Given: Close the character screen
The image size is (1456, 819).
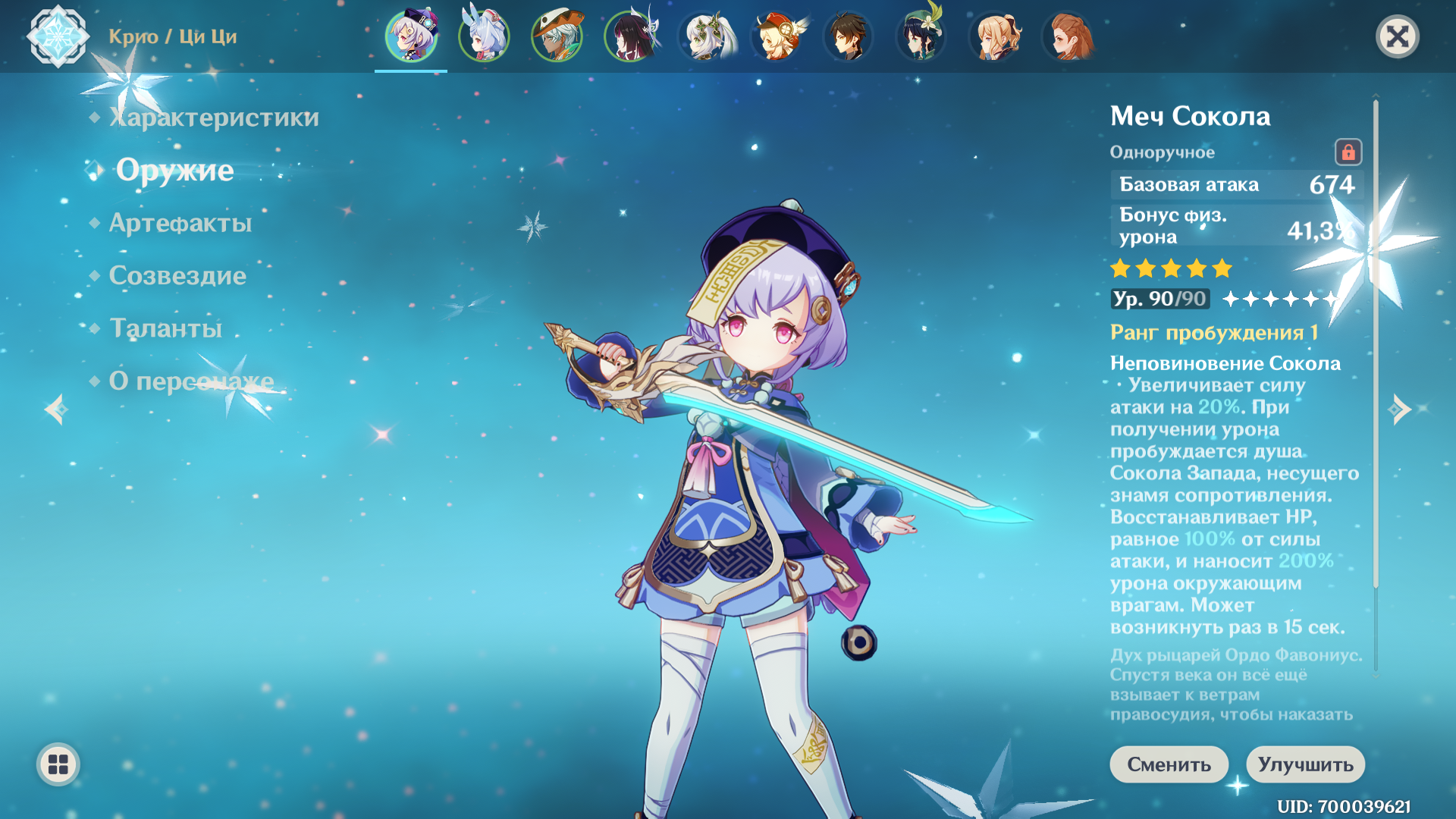Looking at the screenshot, I should 1397,36.
